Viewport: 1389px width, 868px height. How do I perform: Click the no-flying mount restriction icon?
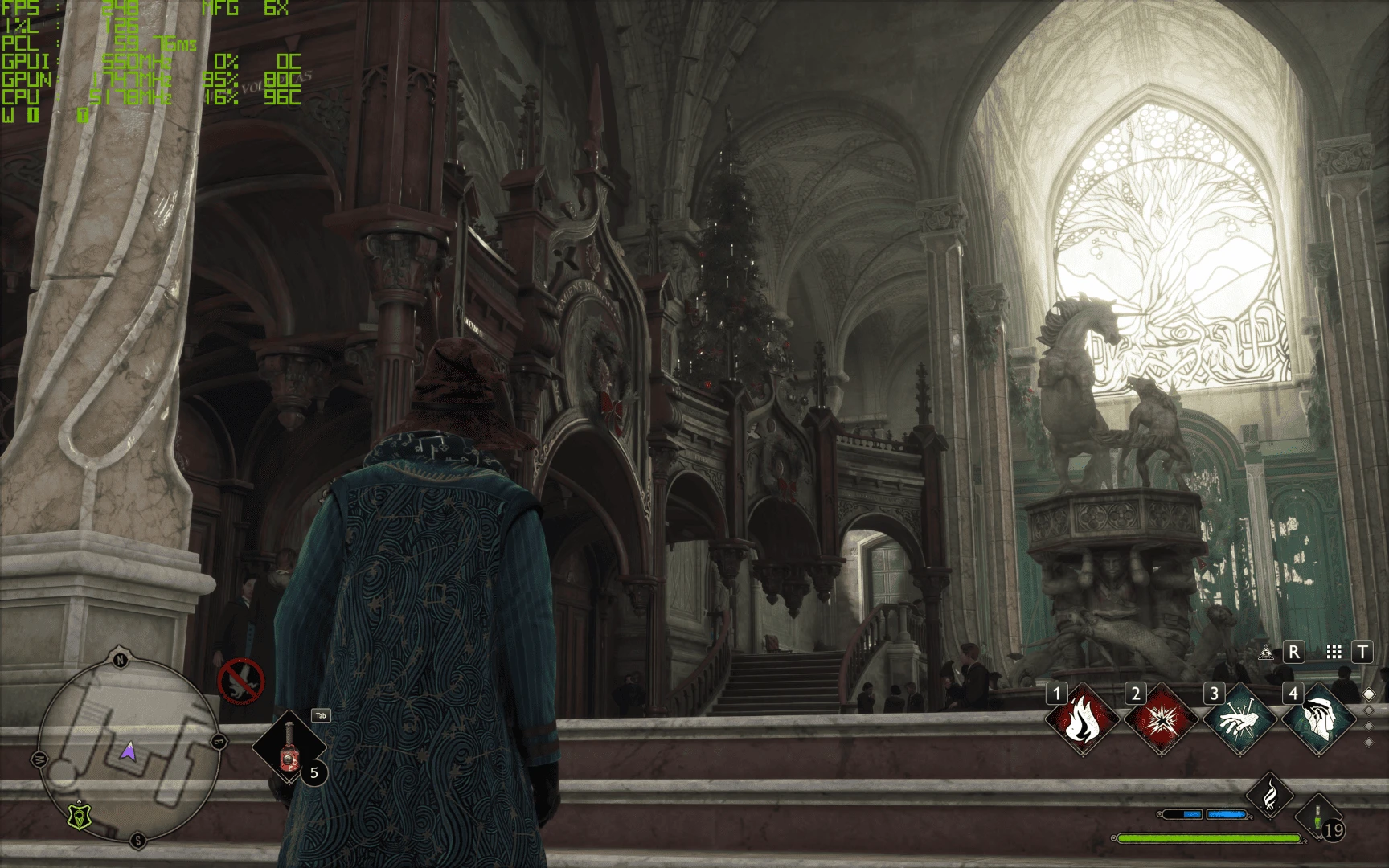tap(240, 681)
